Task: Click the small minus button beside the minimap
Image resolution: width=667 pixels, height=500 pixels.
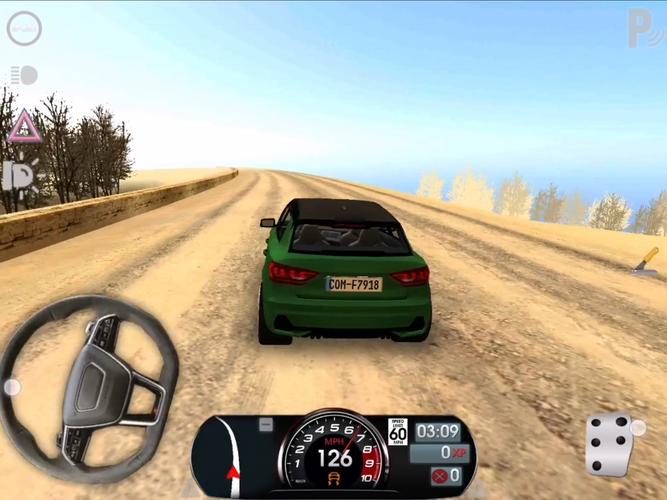Action: (265, 425)
